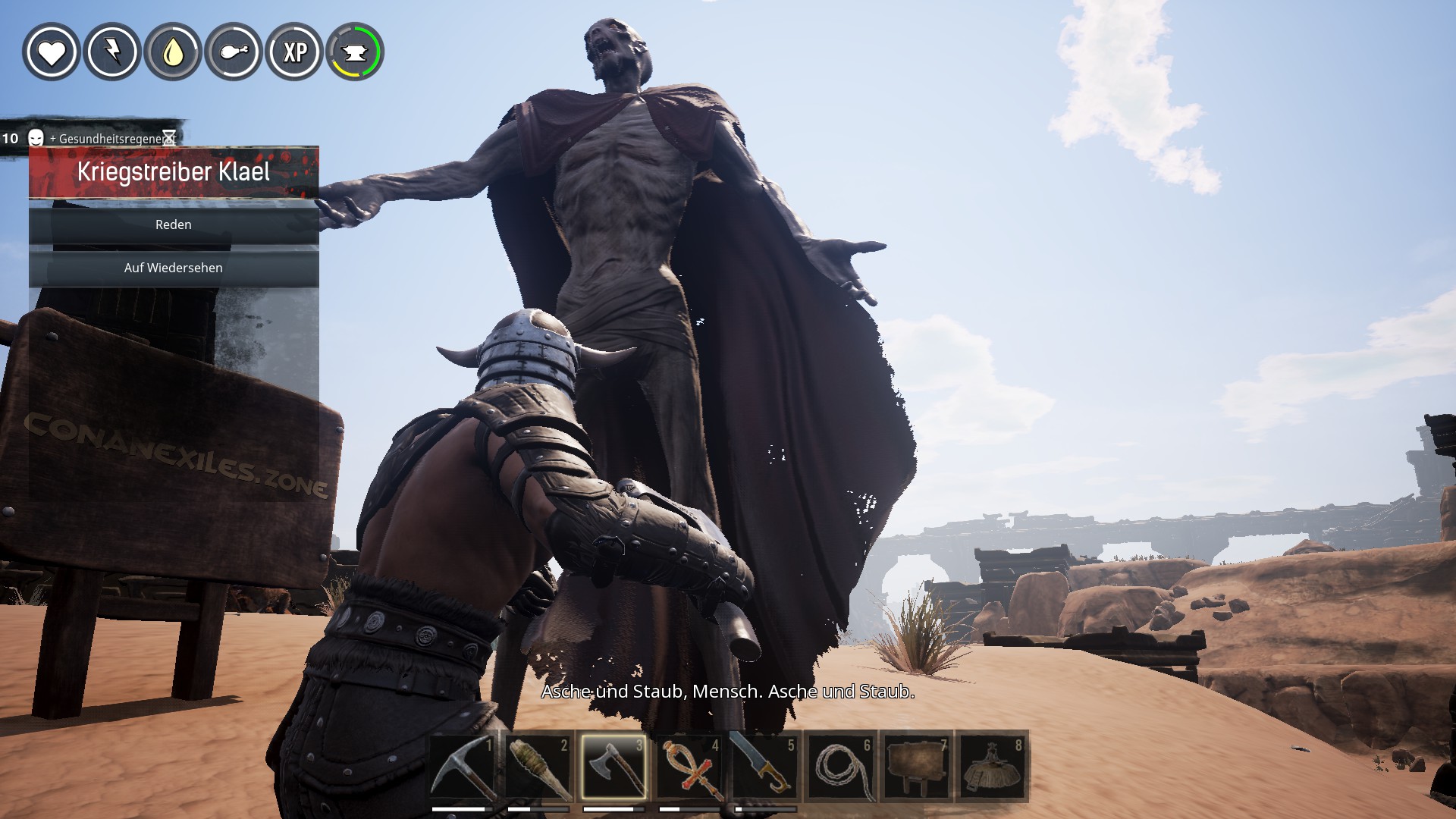Pick the golden ankh item slot
Image resolution: width=1456 pixels, height=819 pixels.
coord(689,767)
